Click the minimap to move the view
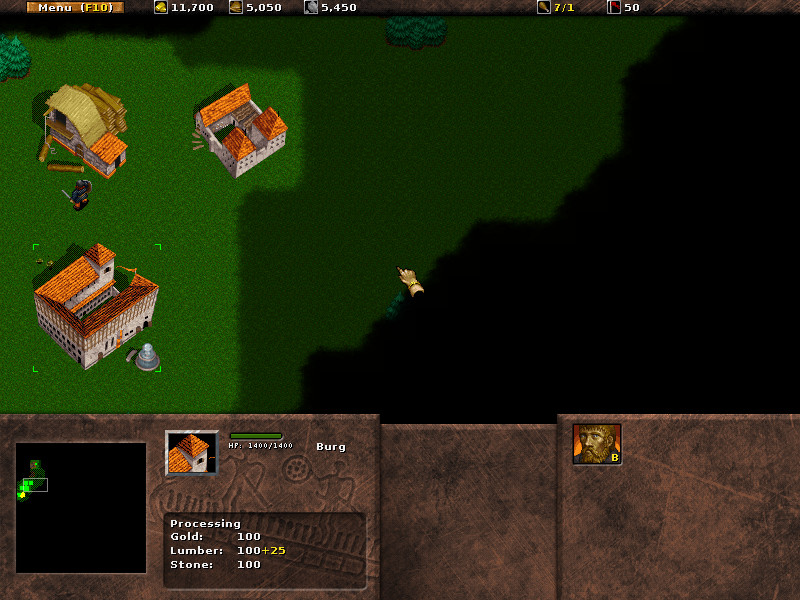This screenshot has height=600, width=800. pos(81,507)
